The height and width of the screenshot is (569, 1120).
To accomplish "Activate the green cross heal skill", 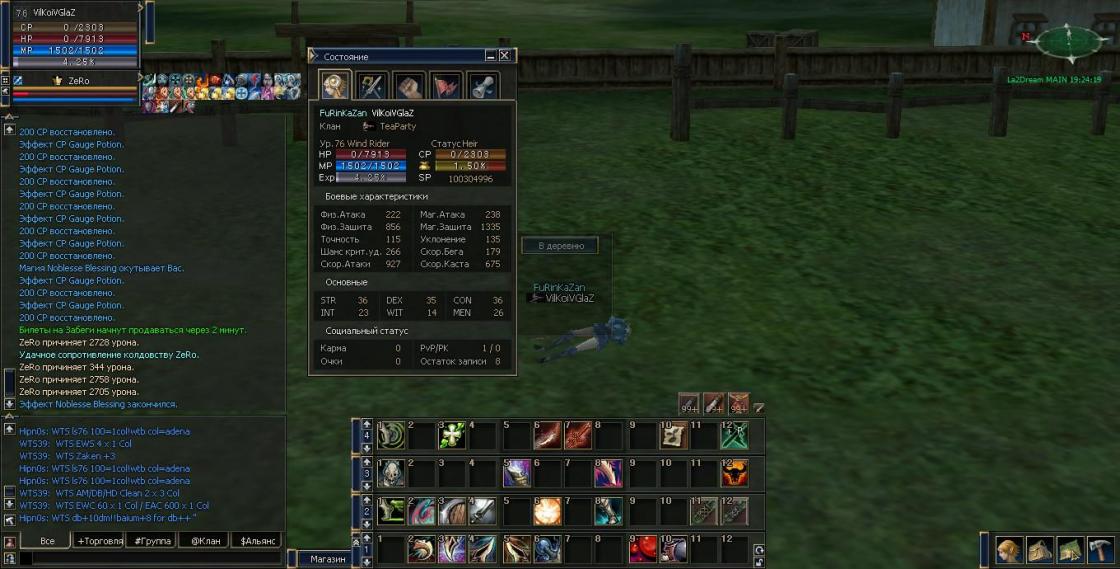I will point(451,435).
